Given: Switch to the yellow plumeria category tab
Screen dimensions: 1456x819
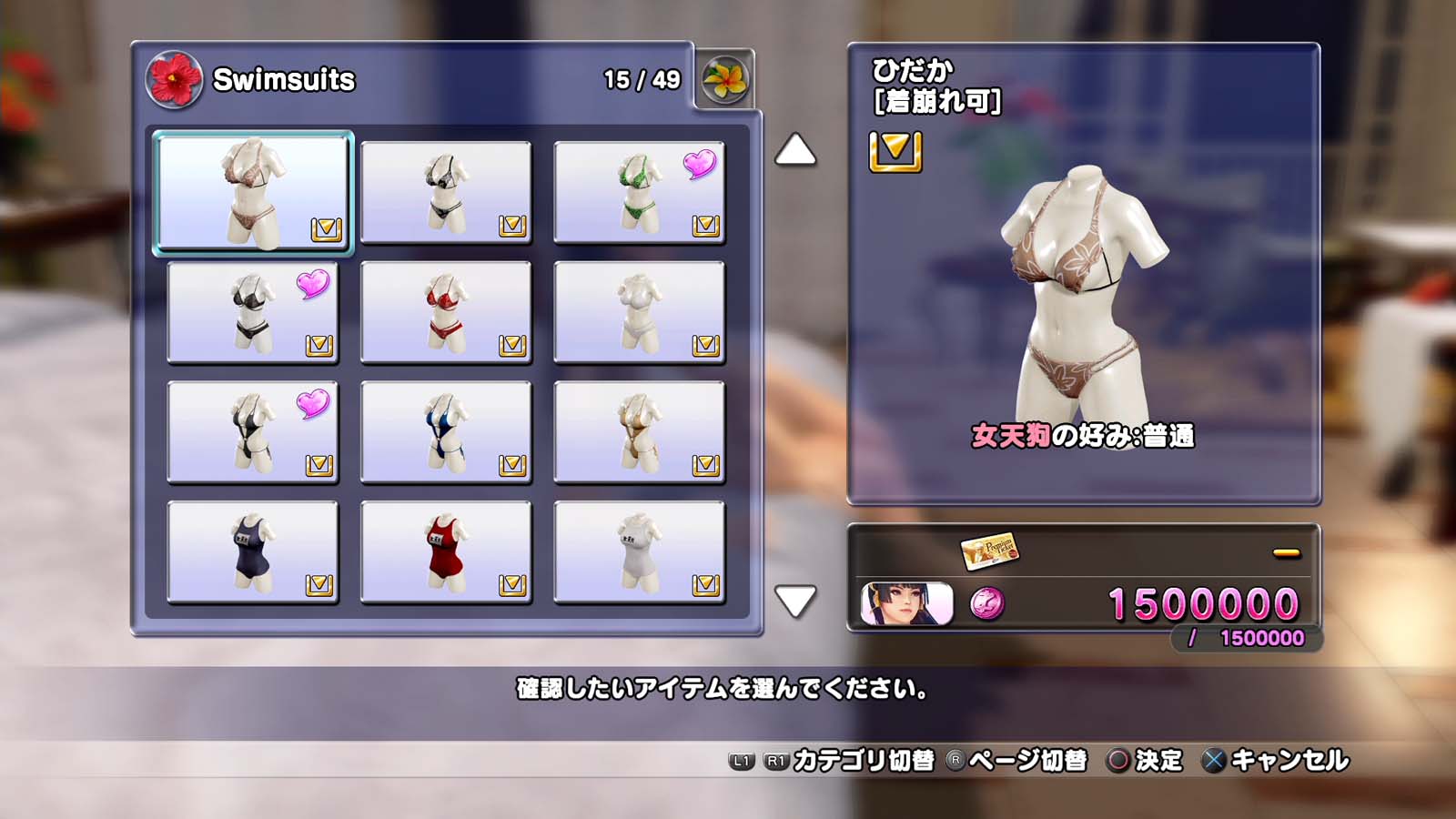Looking at the screenshot, I should click(x=724, y=80).
